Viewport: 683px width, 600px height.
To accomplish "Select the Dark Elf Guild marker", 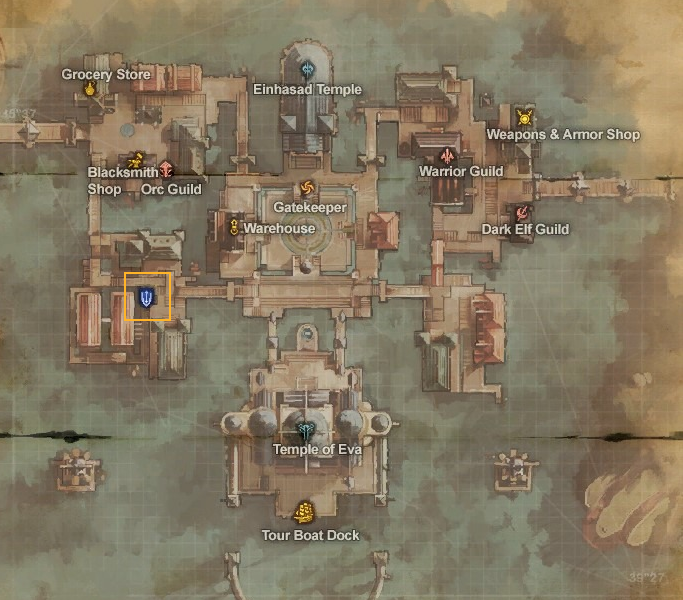I will [x=521, y=212].
